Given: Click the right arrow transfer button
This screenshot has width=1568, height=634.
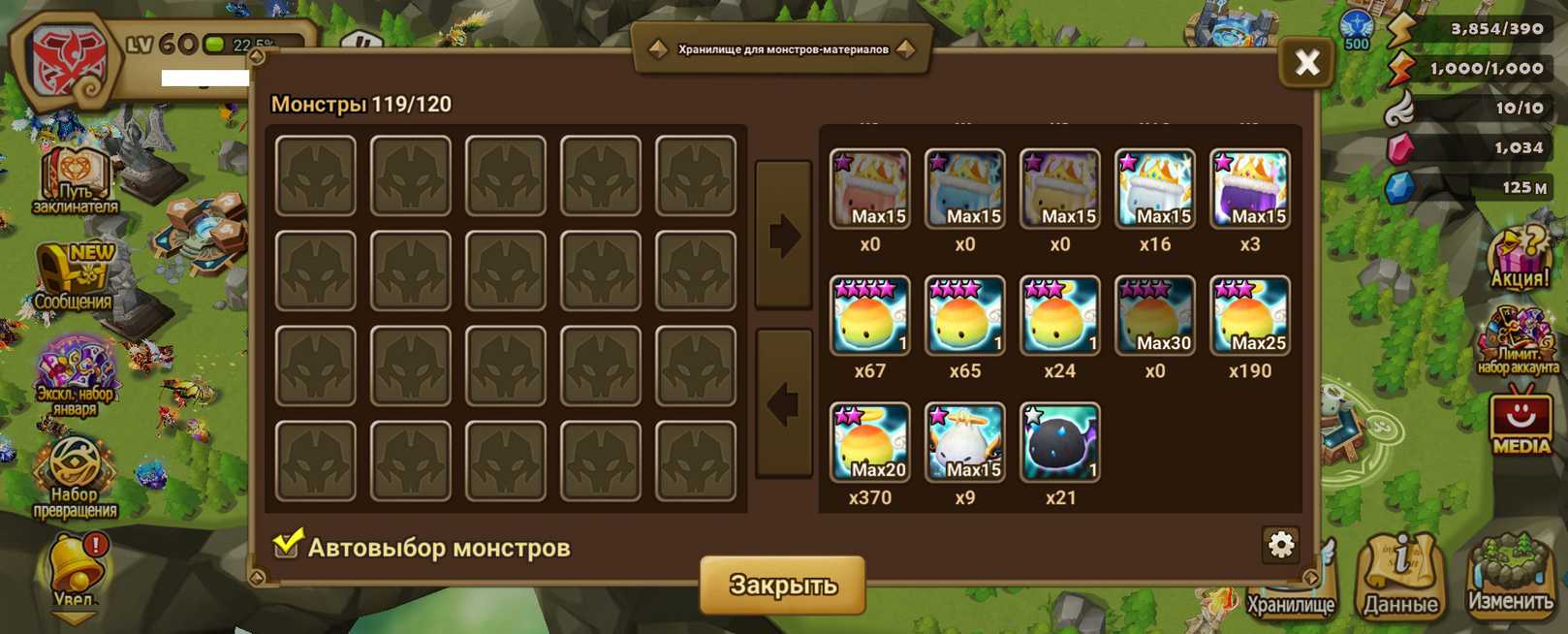Looking at the screenshot, I should (x=783, y=235).
